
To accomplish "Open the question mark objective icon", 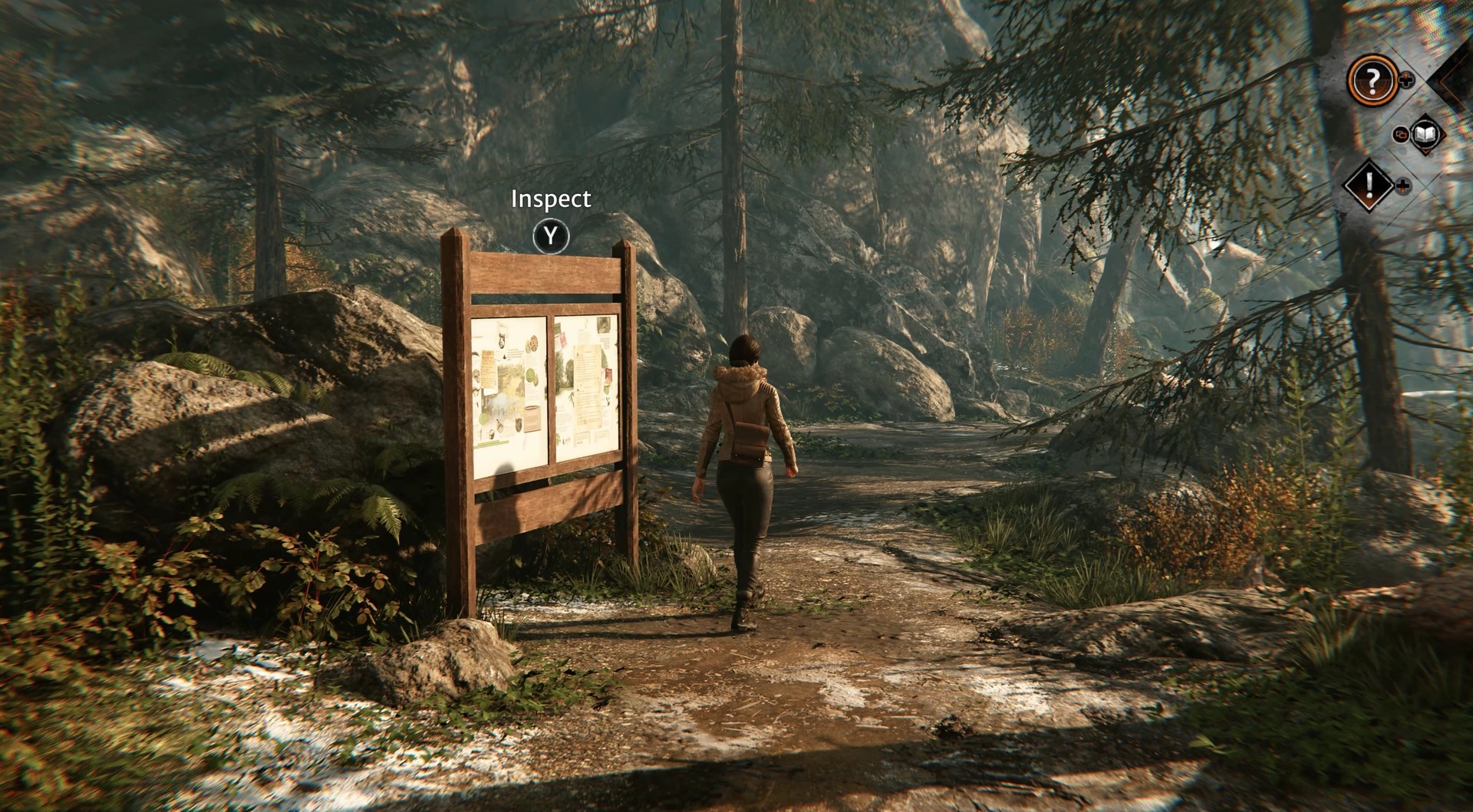I will (x=1372, y=78).
